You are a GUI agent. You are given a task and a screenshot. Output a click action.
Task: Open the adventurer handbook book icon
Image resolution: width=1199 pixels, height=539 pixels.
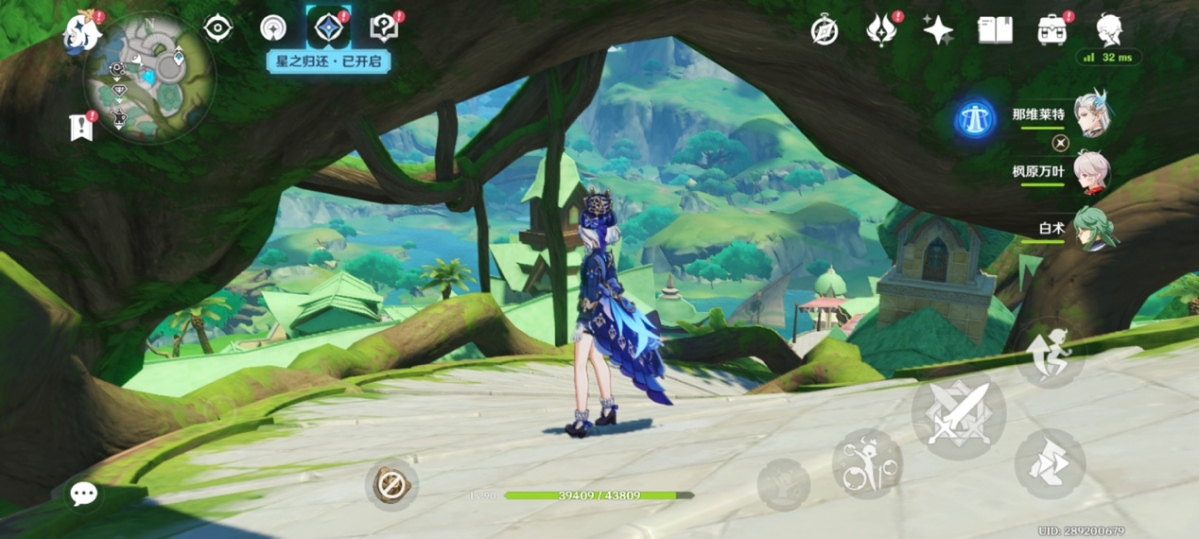[x=994, y=30]
